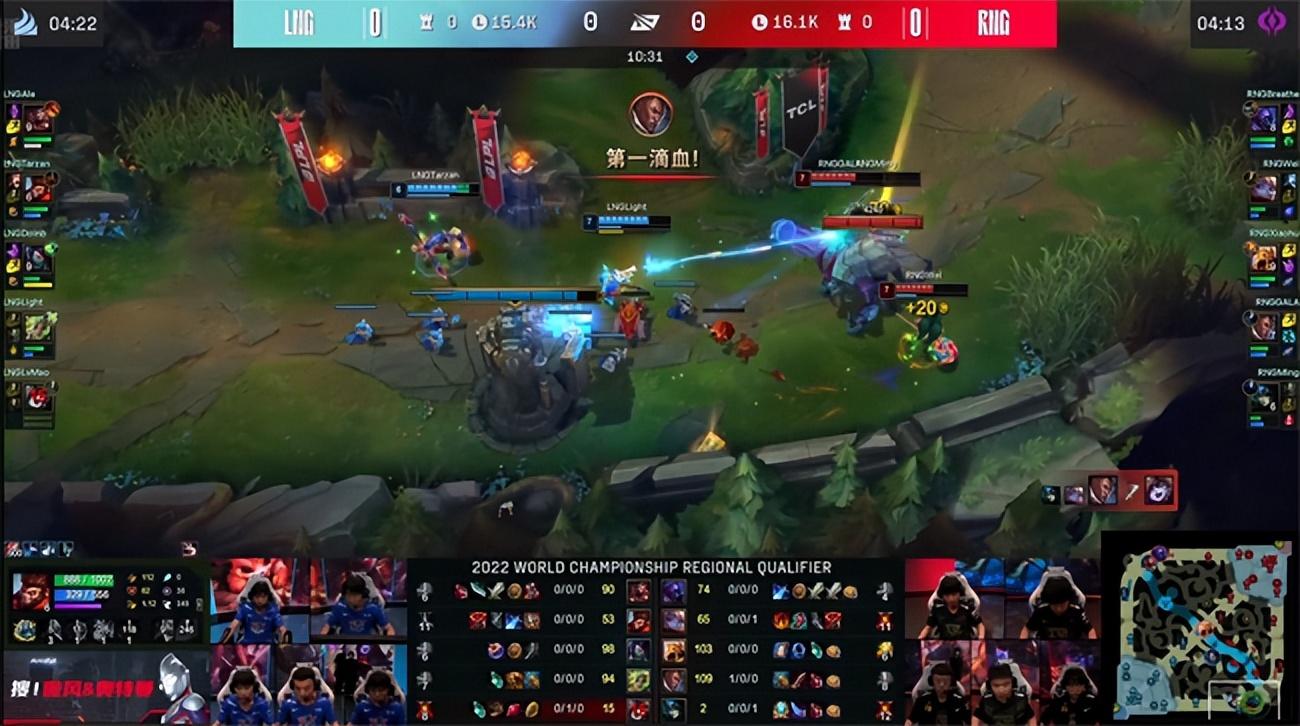Image resolution: width=1300 pixels, height=726 pixels.
Task: Toggle RNGMing's summoner spell icon on the right
Action: coord(1288,390)
